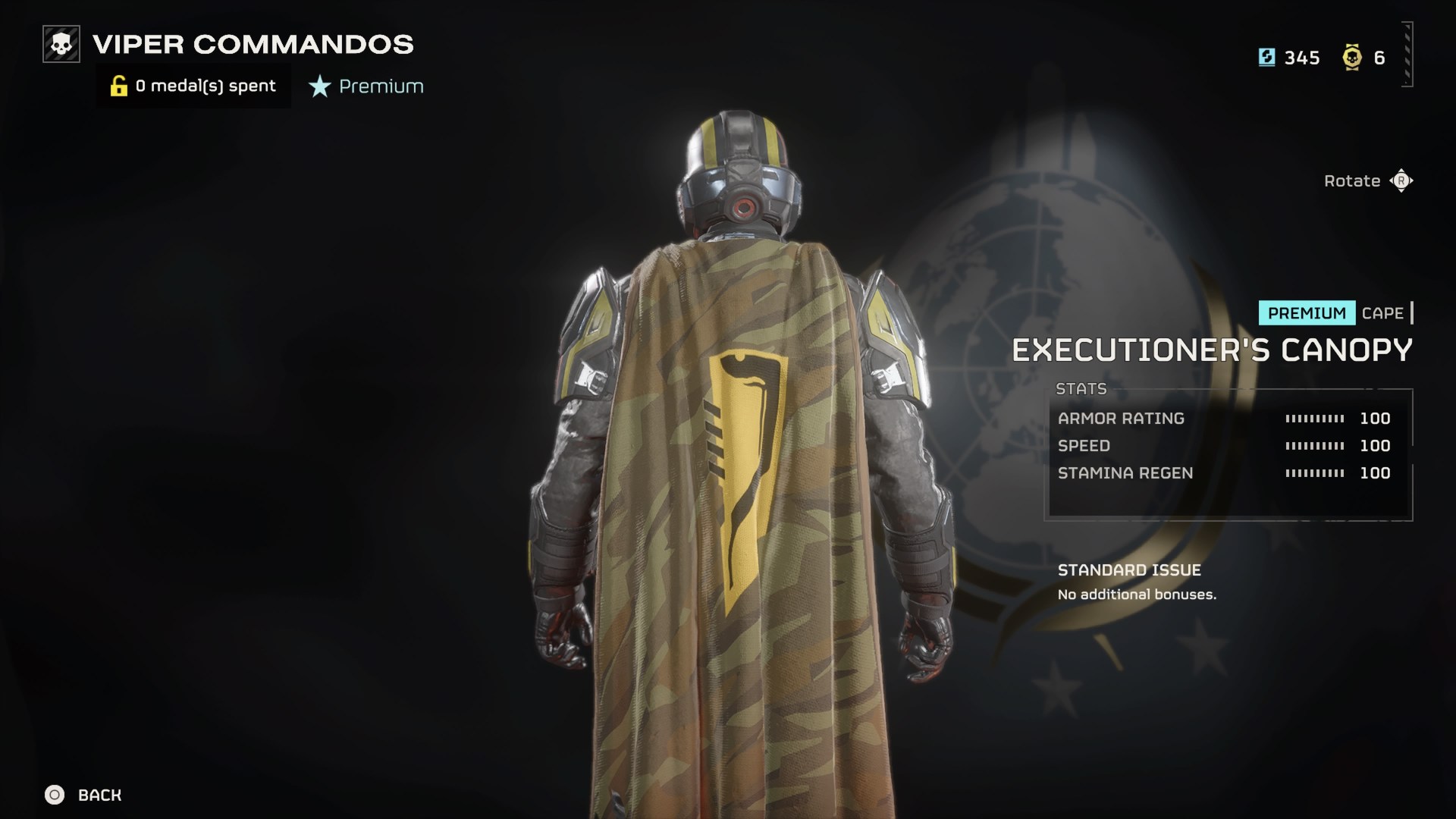
Task: Click the Armor Rating stat bar
Action: pyautogui.click(x=1314, y=418)
